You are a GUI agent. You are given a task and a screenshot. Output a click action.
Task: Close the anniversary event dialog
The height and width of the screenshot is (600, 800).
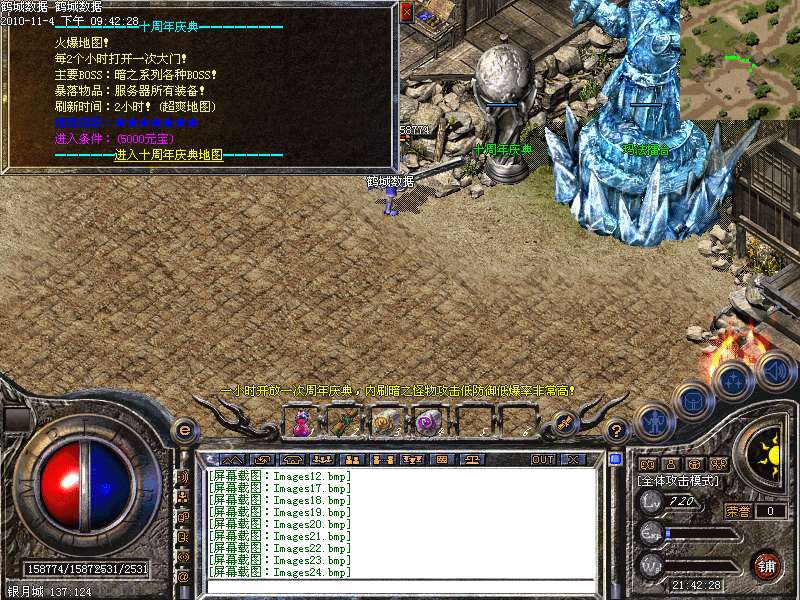406,12
